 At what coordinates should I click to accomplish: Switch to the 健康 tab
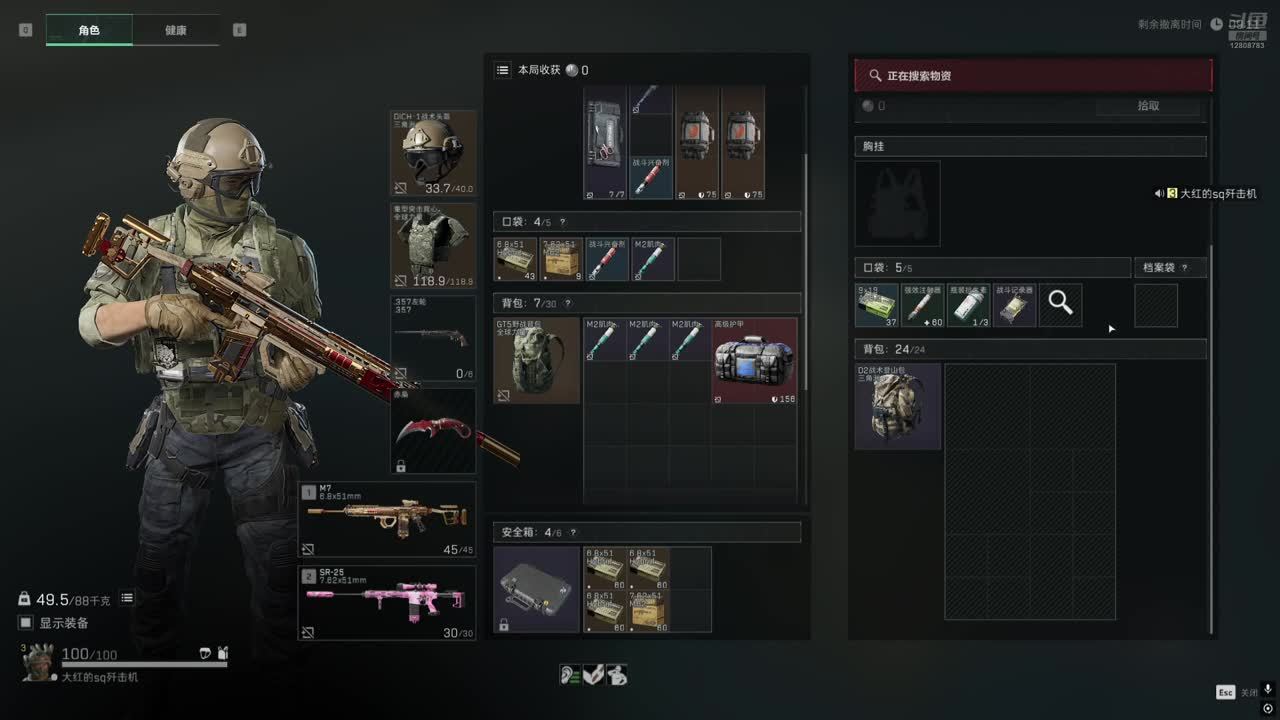pos(175,30)
